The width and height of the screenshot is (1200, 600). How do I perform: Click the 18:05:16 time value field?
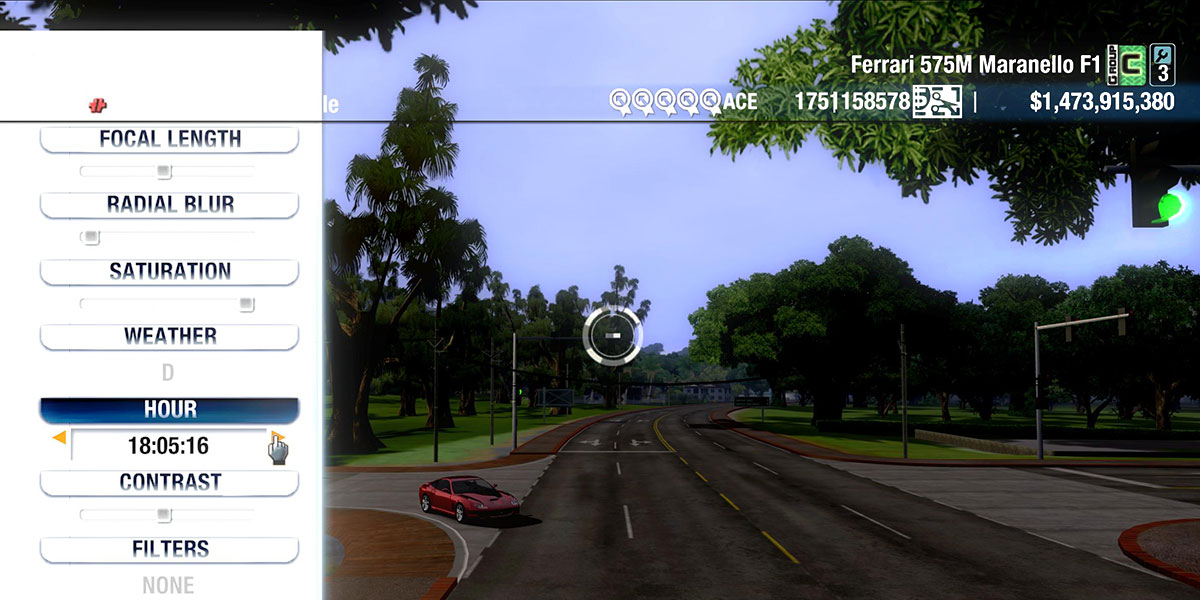(x=168, y=446)
